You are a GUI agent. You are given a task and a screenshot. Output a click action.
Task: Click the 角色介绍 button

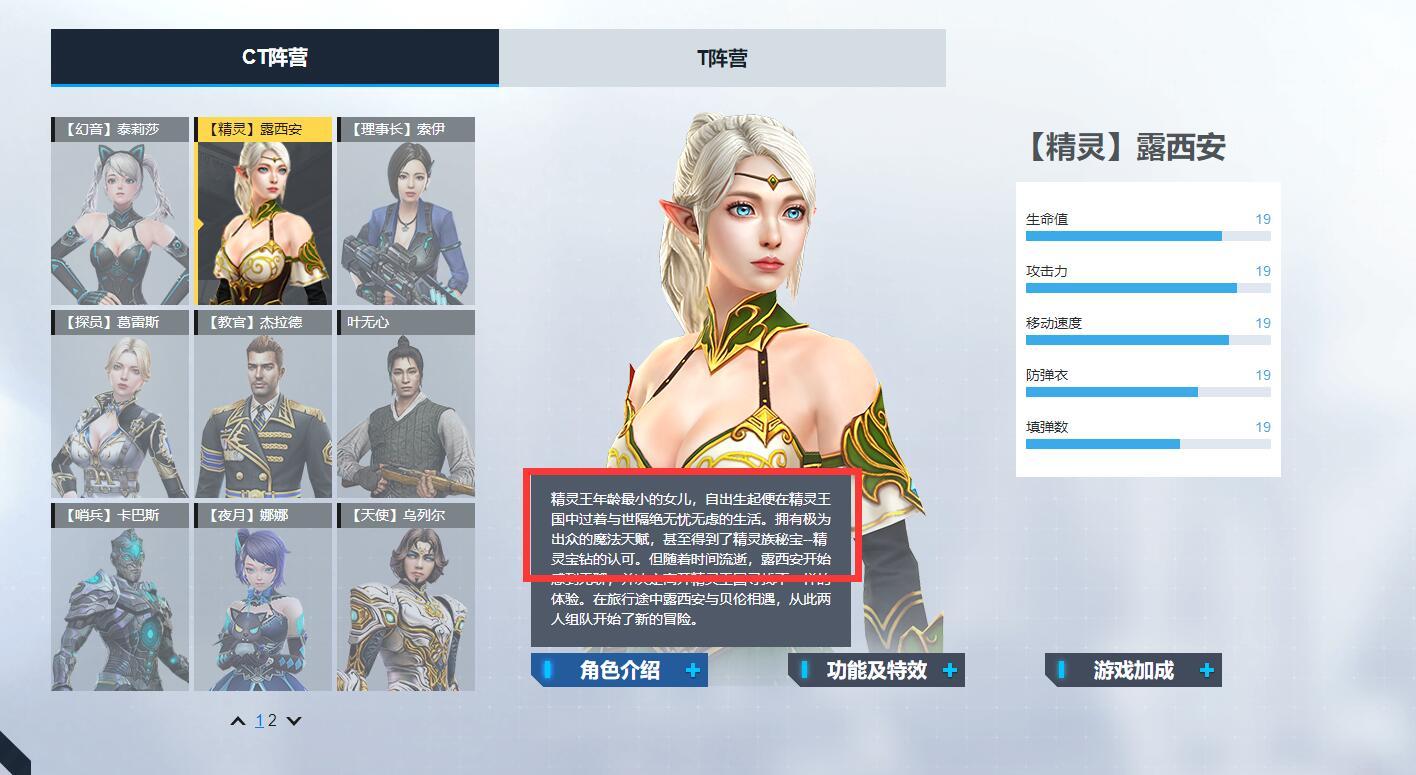pyautogui.click(x=618, y=670)
